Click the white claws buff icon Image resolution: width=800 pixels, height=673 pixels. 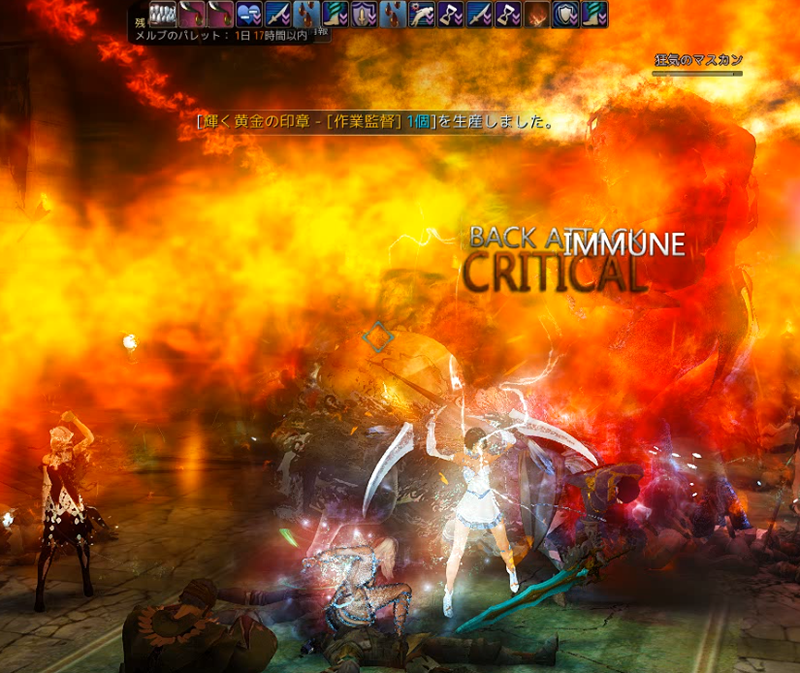(163, 14)
